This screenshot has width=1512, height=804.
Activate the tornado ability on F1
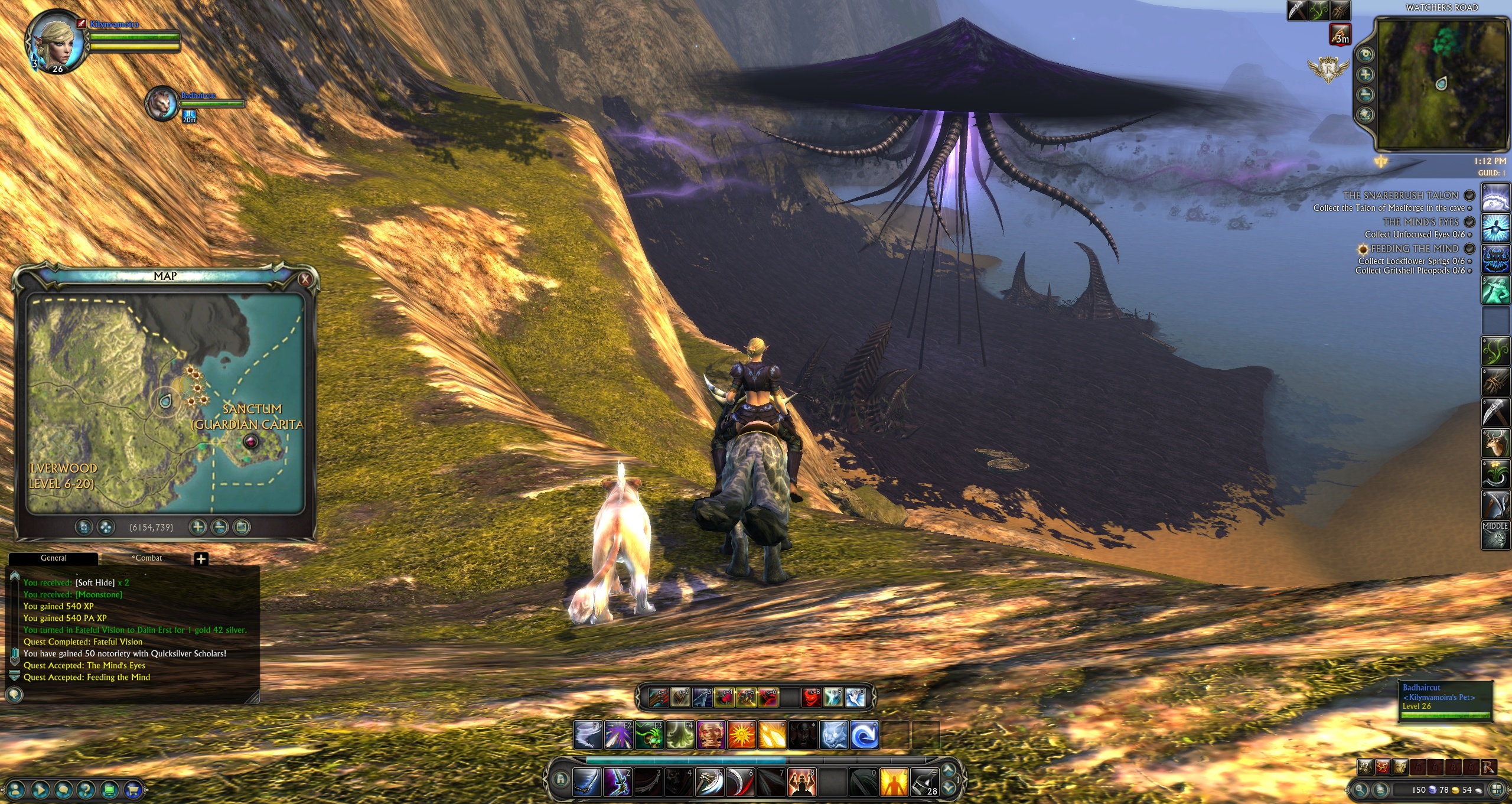coord(588,735)
